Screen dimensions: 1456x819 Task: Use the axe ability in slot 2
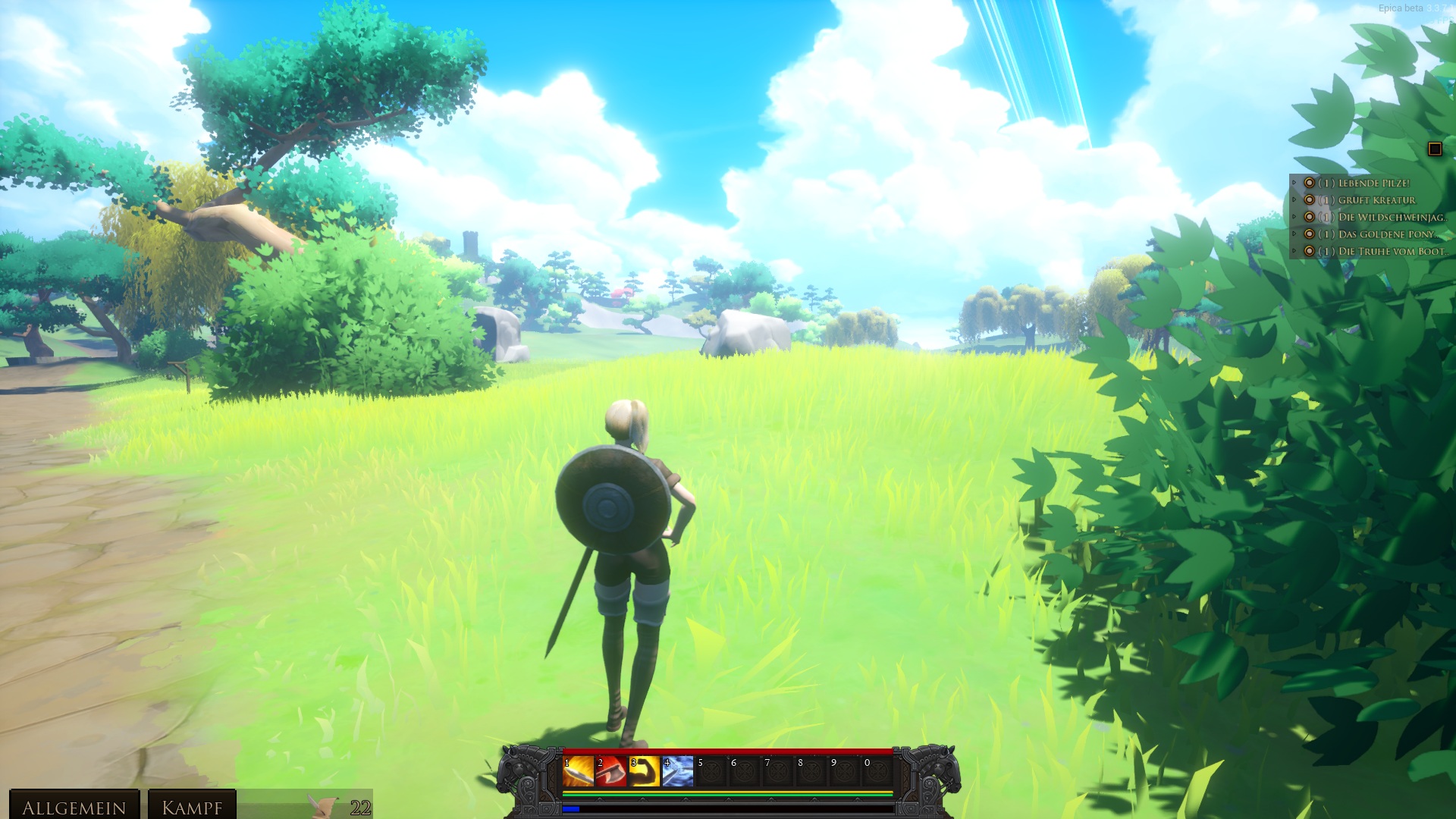coord(611,771)
